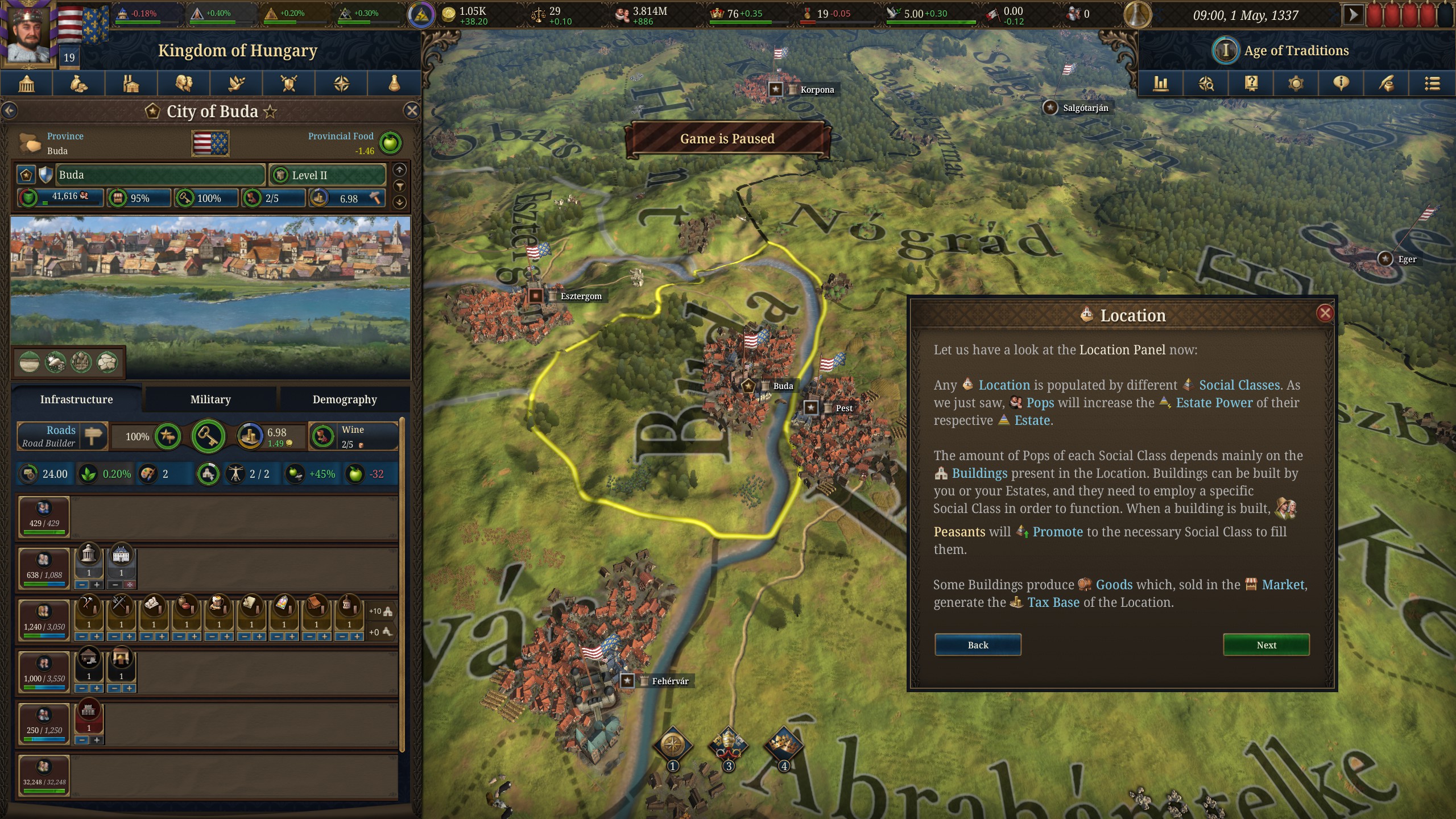Open the bar chart ledger icon
The width and height of the screenshot is (1456, 819).
(x=1160, y=84)
